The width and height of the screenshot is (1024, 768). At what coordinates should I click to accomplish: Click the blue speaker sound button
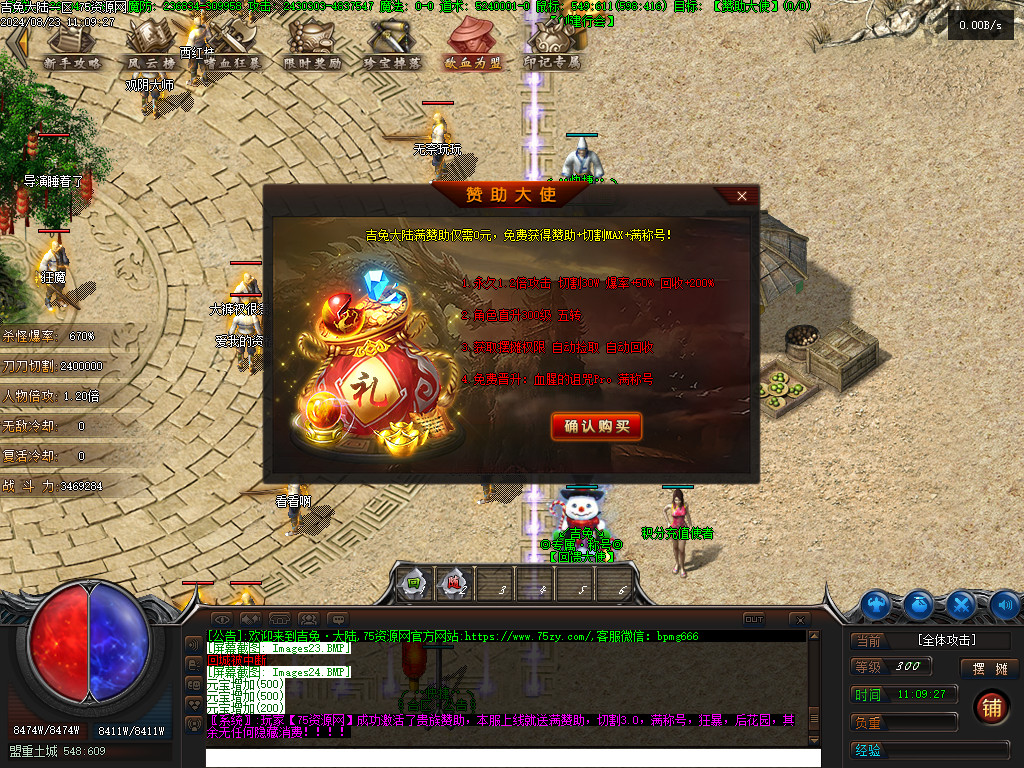click(1004, 604)
